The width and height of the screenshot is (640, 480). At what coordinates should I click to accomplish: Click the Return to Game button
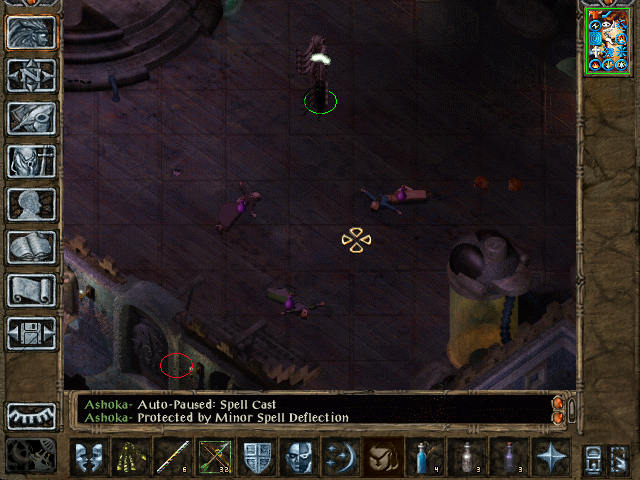tap(31, 32)
